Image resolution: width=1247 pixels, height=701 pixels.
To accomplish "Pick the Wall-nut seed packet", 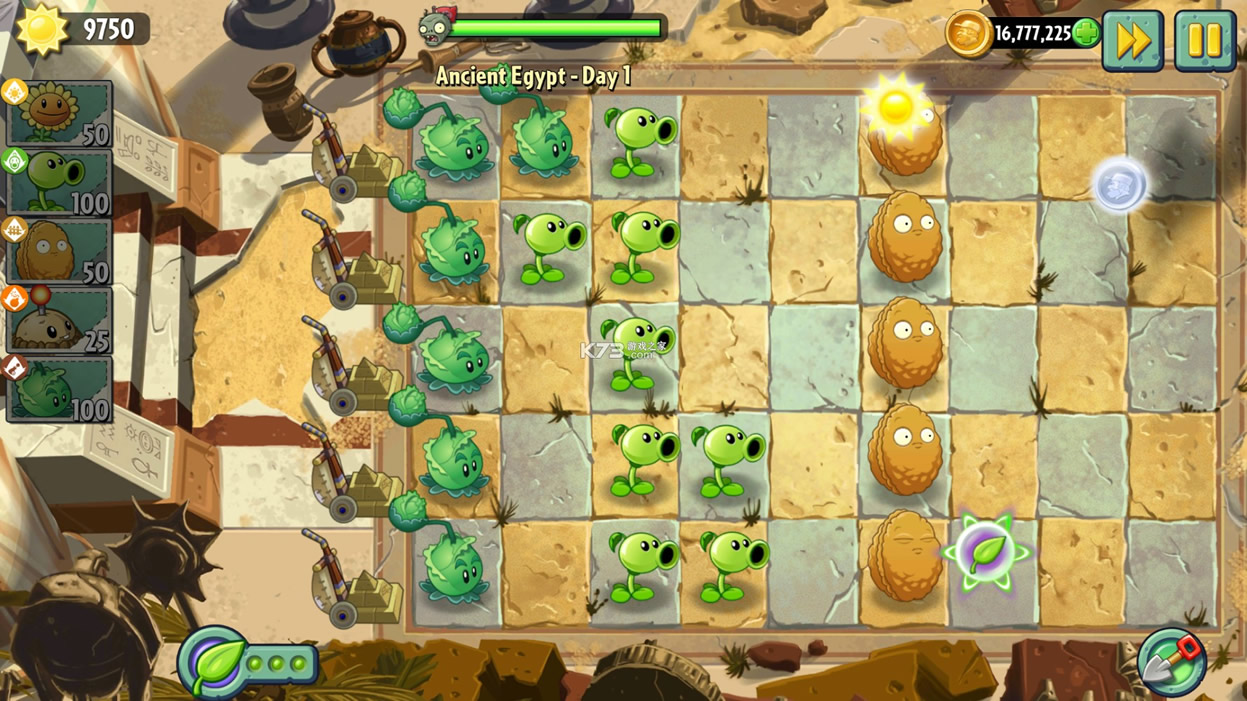I will click(58, 251).
